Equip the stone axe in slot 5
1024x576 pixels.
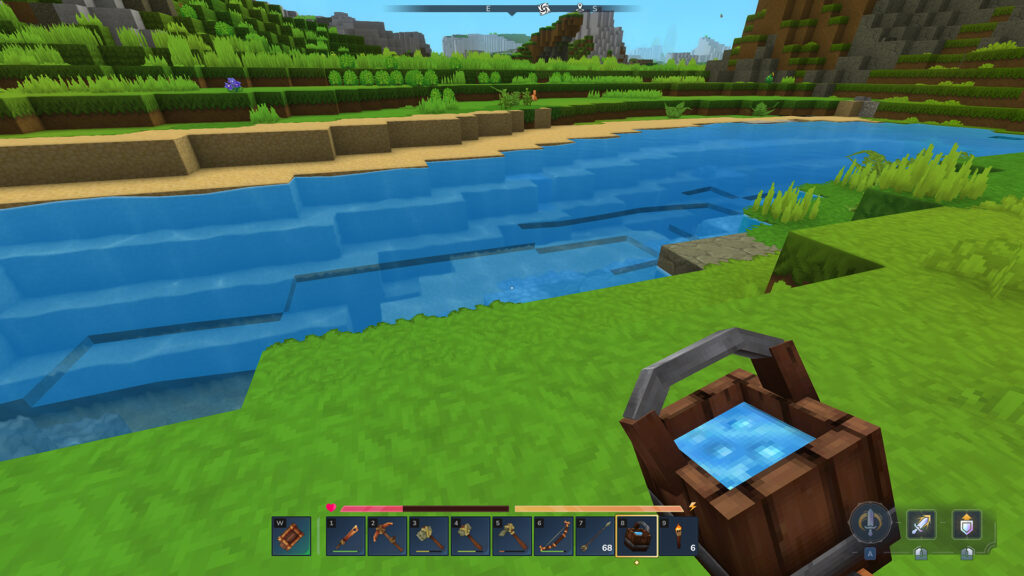click(512, 536)
